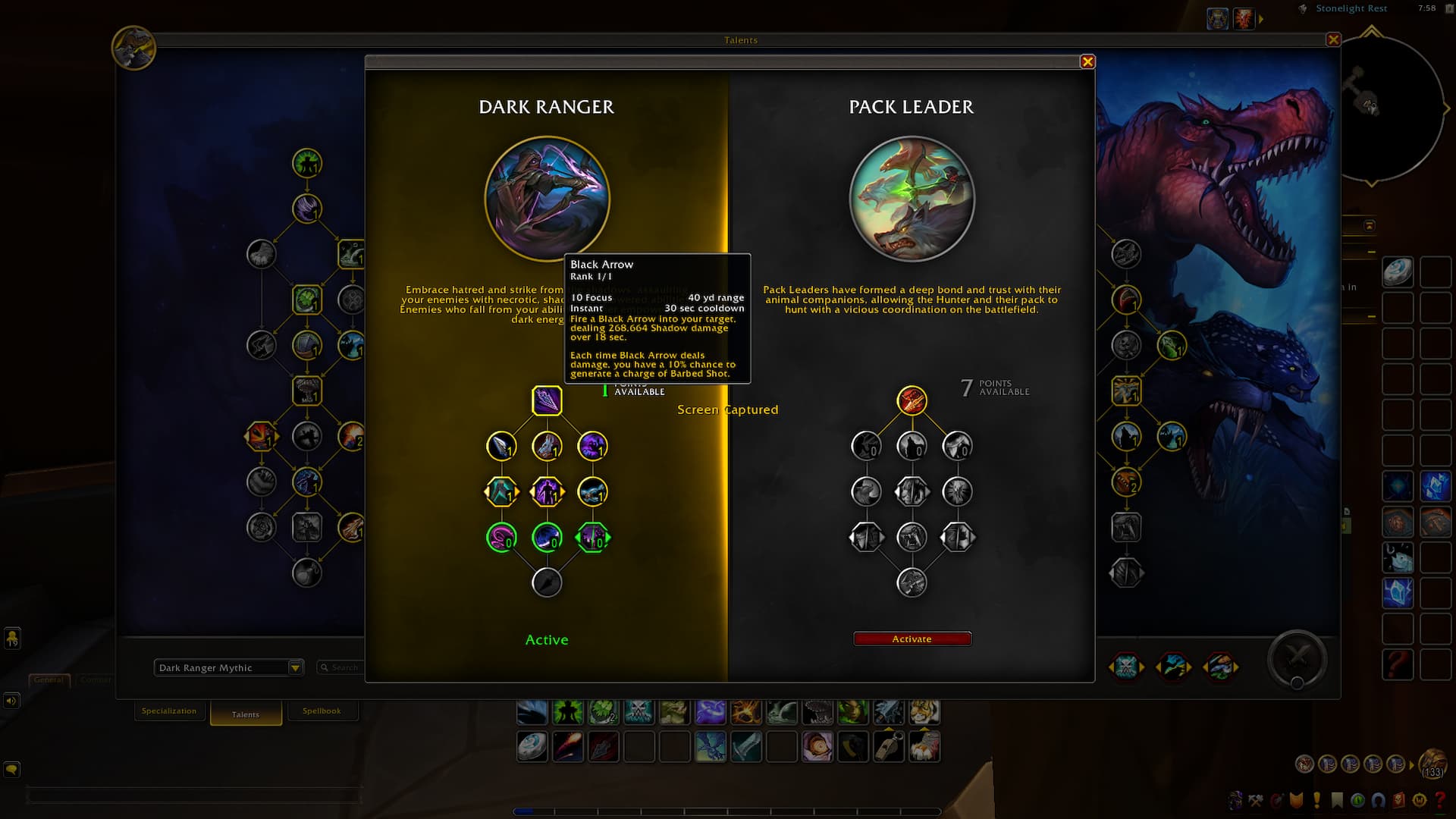Mute audio with the speaker icon

pos(11,700)
